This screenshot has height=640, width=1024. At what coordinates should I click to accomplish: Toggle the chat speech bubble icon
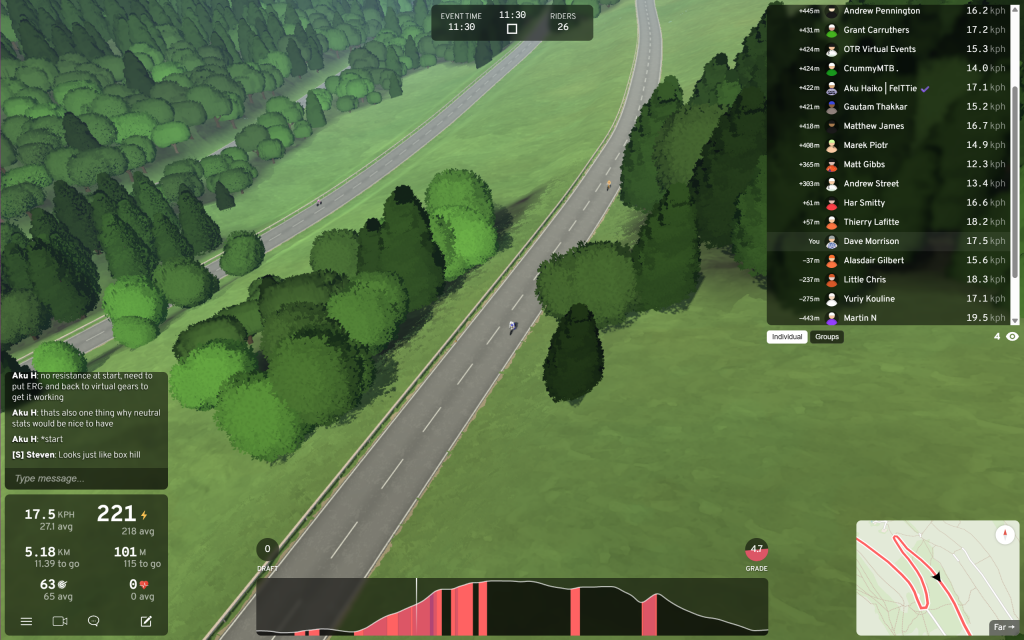pos(93,621)
